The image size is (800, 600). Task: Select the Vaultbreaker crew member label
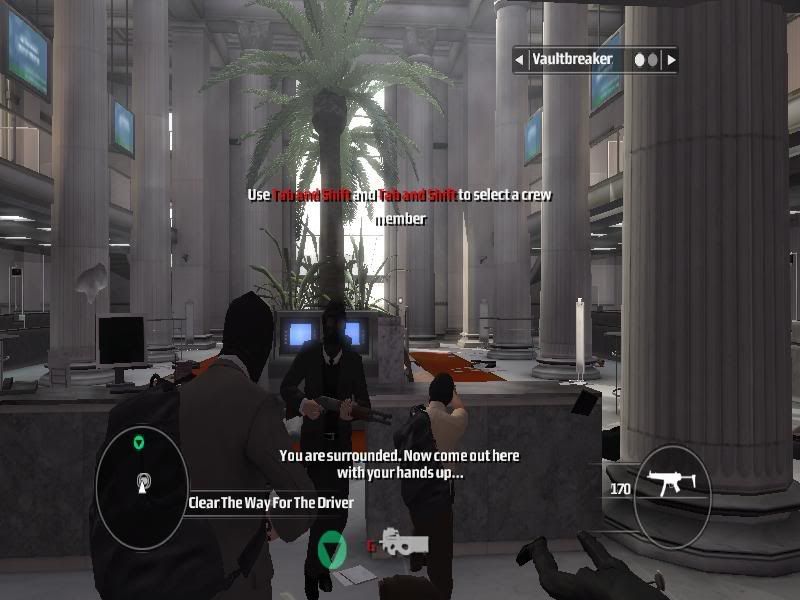pyautogui.click(x=572, y=60)
